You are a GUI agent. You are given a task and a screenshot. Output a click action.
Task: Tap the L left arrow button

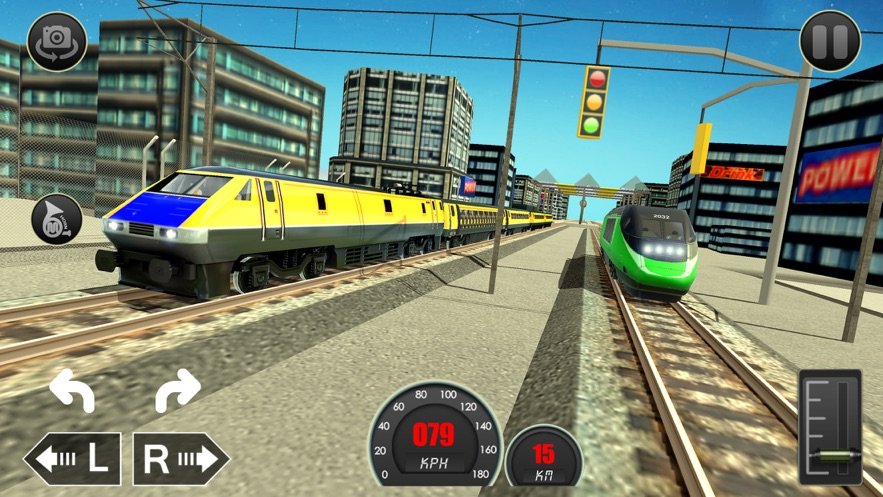(x=72, y=459)
